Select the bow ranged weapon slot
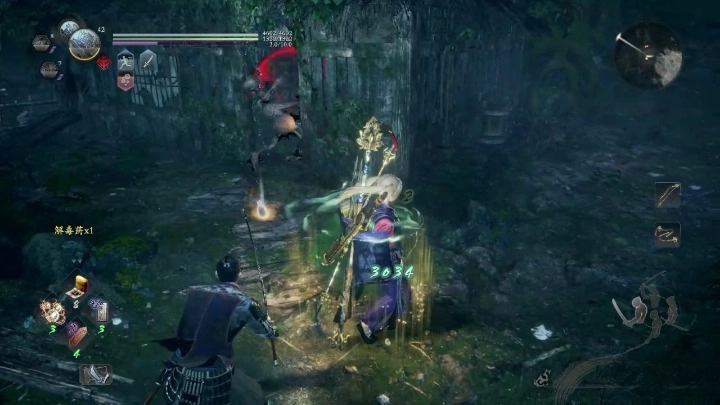The image size is (720, 405). (667, 195)
